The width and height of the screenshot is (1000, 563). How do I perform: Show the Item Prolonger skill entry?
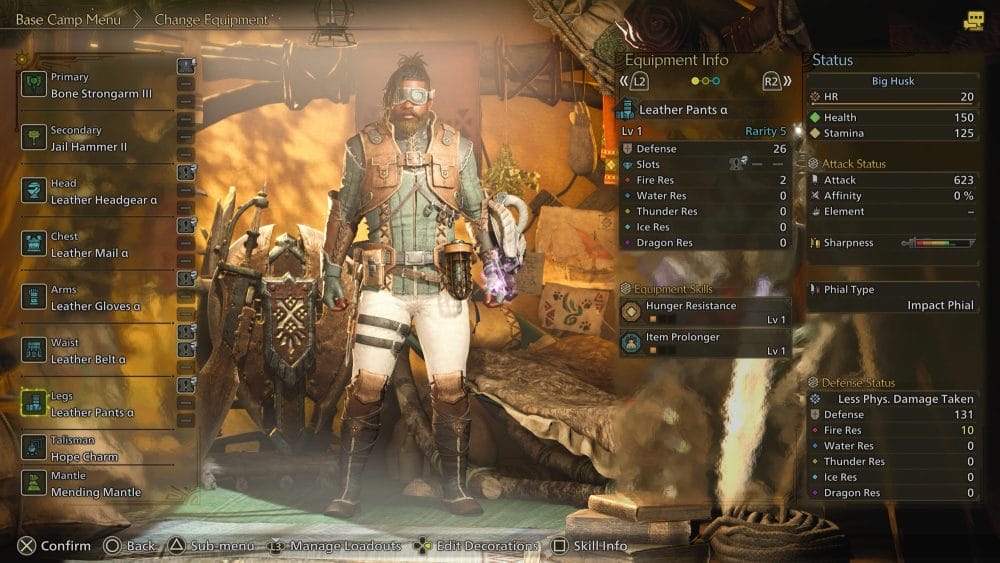tap(704, 343)
